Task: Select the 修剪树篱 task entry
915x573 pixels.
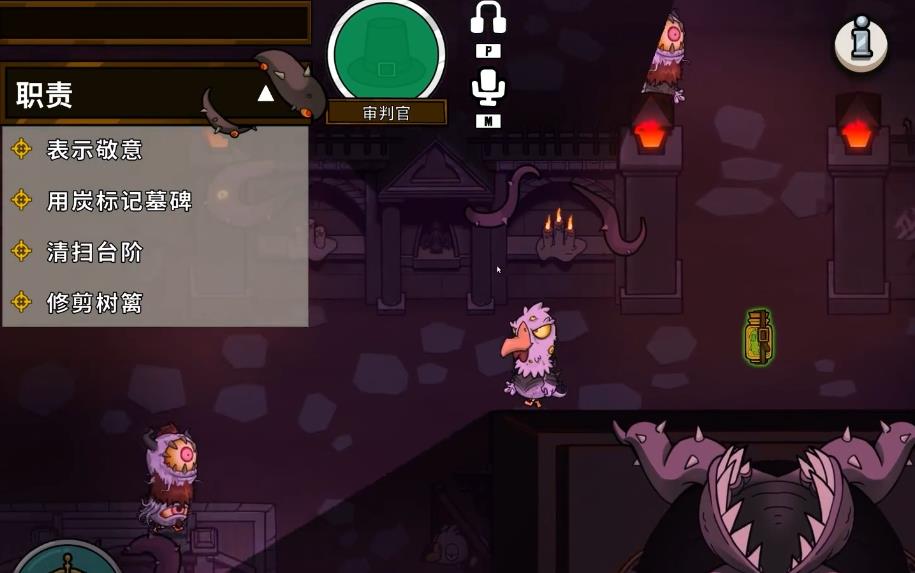Action: (95, 302)
